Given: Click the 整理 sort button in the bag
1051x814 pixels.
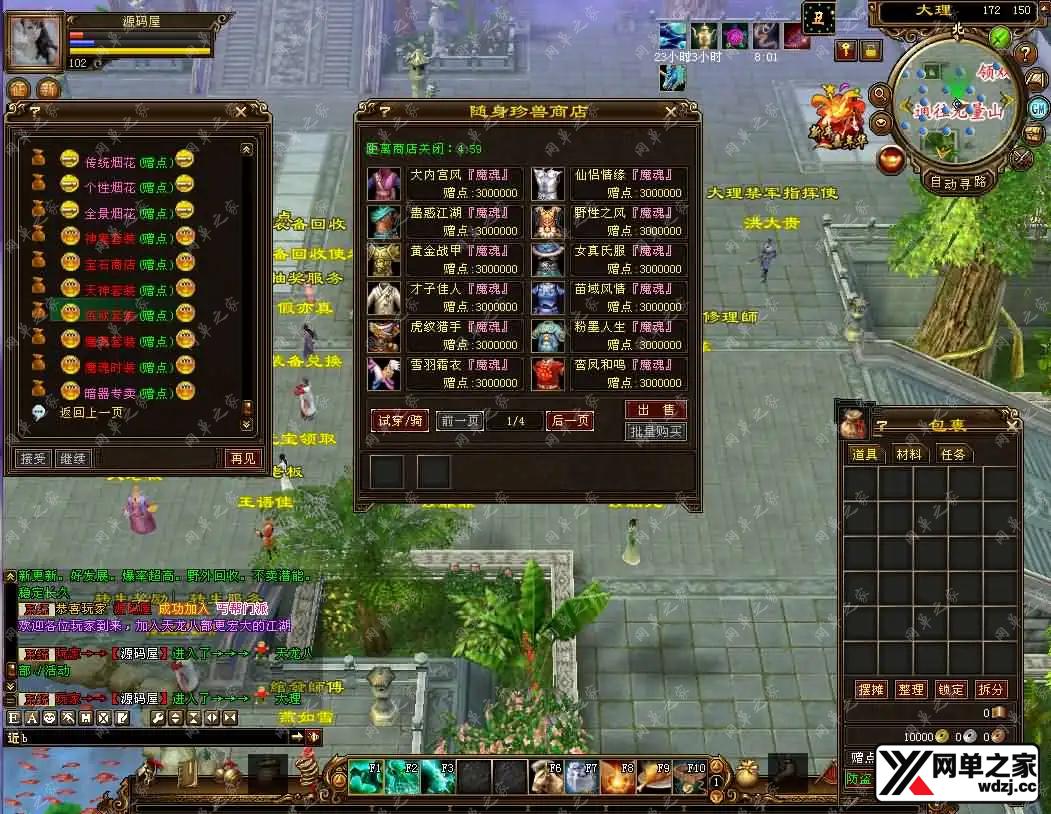Looking at the screenshot, I should [x=910, y=690].
